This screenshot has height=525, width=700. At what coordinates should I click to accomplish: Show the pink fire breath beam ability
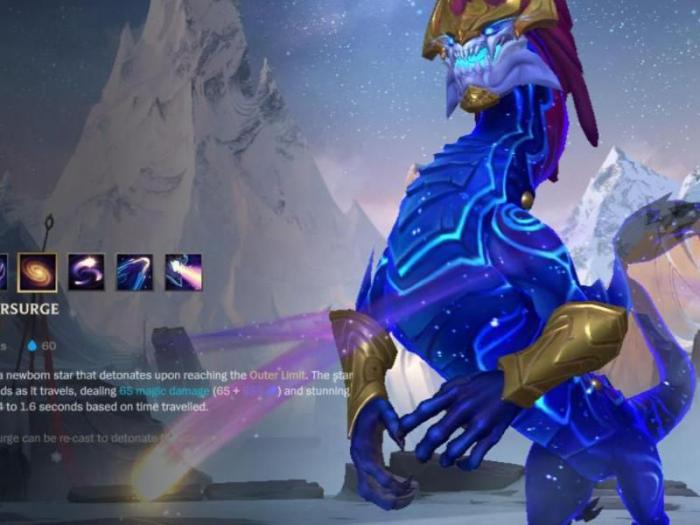tap(183, 272)
